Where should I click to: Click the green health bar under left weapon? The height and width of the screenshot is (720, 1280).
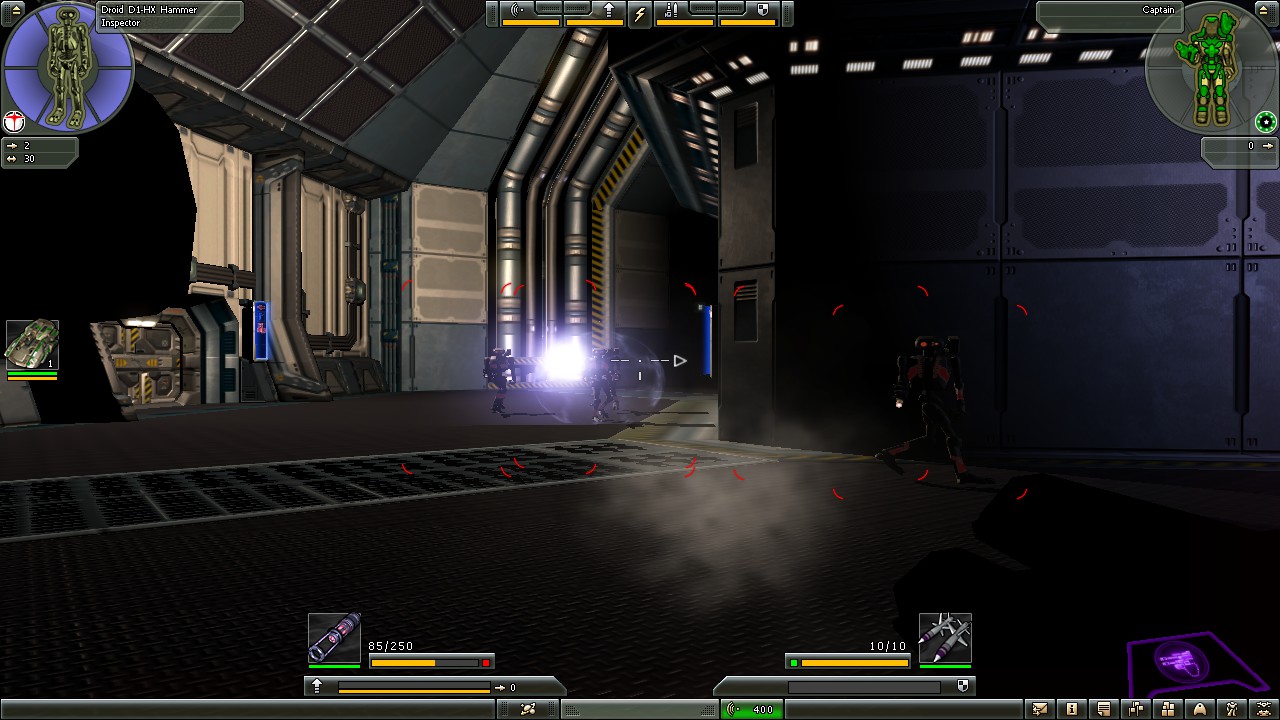click(x=334, y=666)
